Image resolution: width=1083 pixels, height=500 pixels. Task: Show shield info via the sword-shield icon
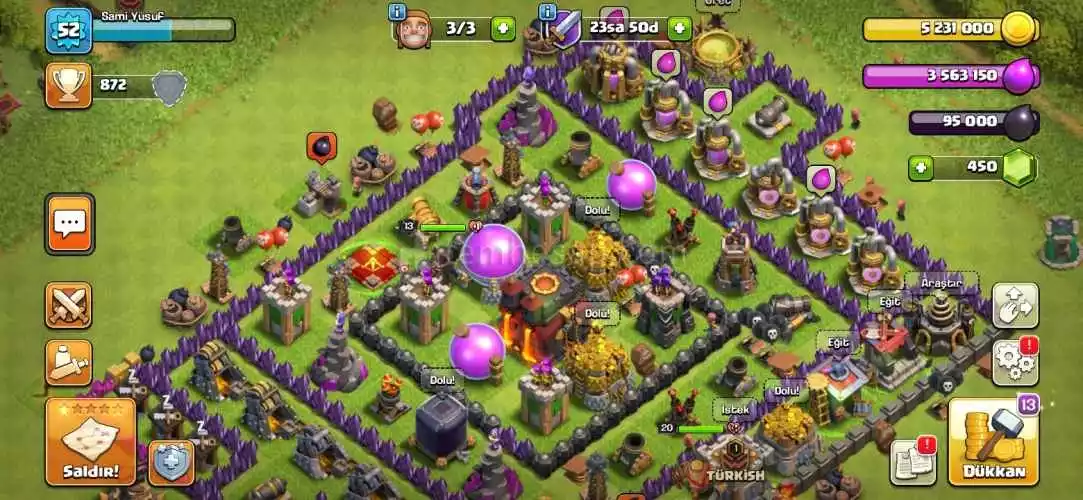[x=561, y=28]
